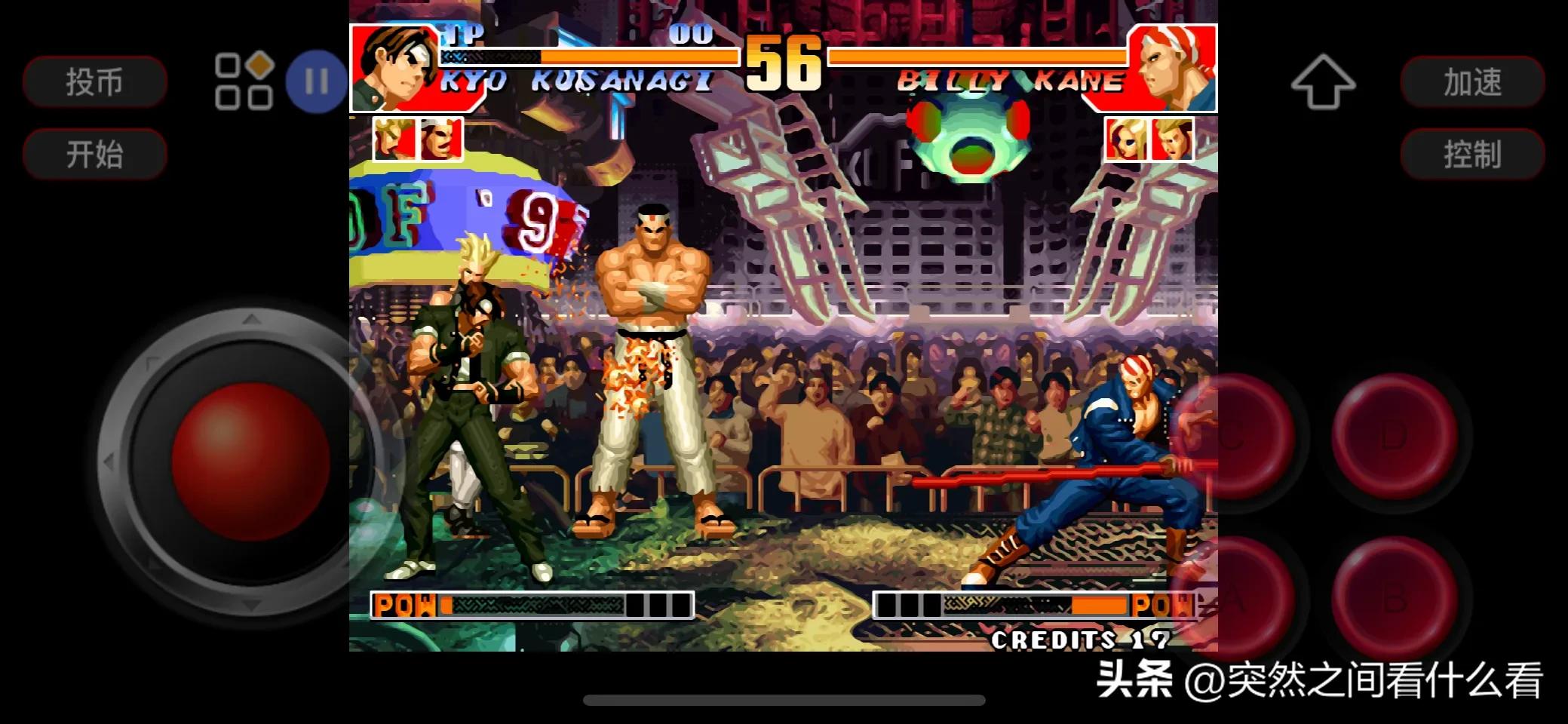Open the 控制 control settings button
Image resolution: width=1568 pixels, height=724 pixels.
1472,154
